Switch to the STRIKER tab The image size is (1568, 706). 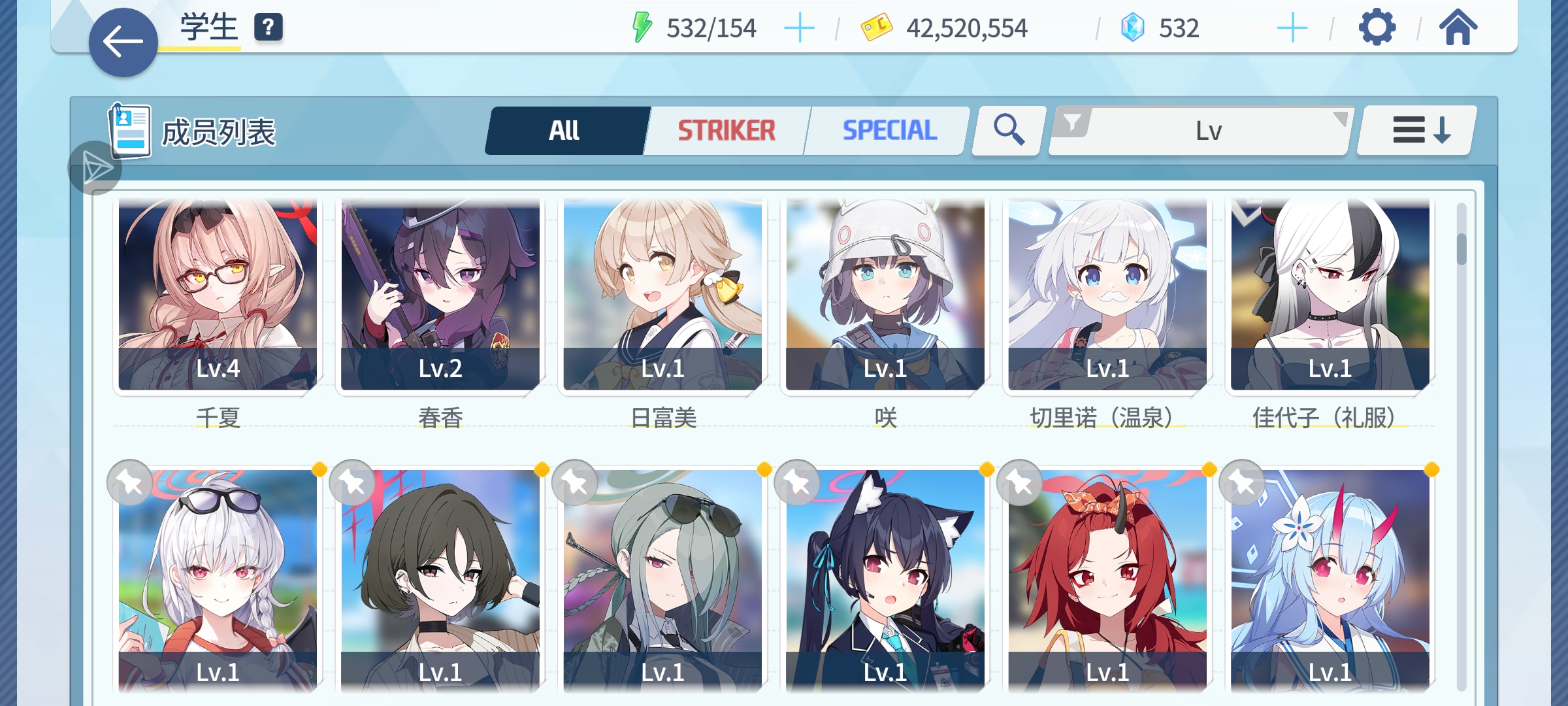(x=725, y=129)
